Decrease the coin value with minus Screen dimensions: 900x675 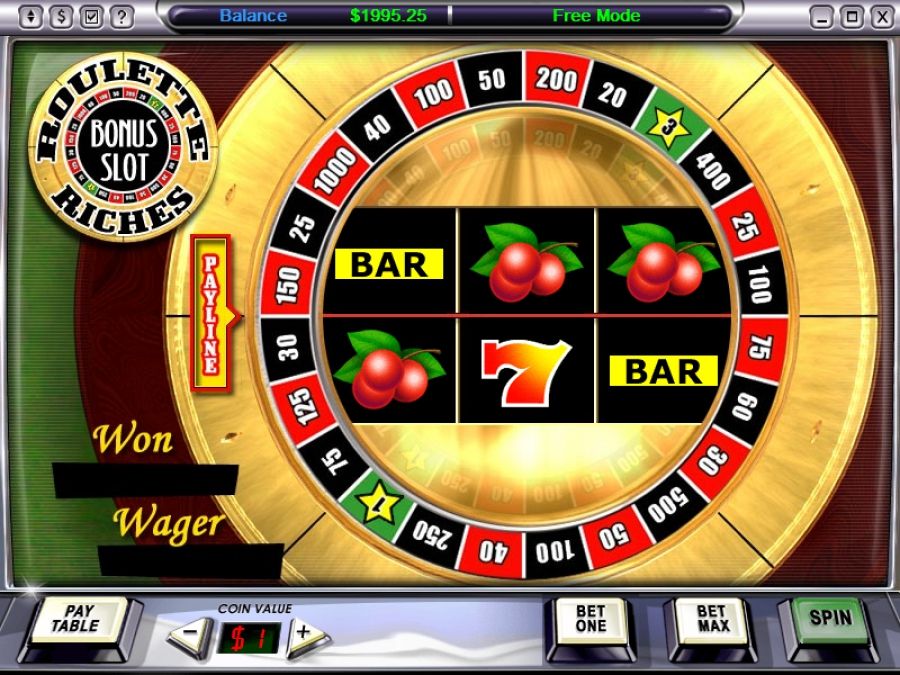coord(189,634)
